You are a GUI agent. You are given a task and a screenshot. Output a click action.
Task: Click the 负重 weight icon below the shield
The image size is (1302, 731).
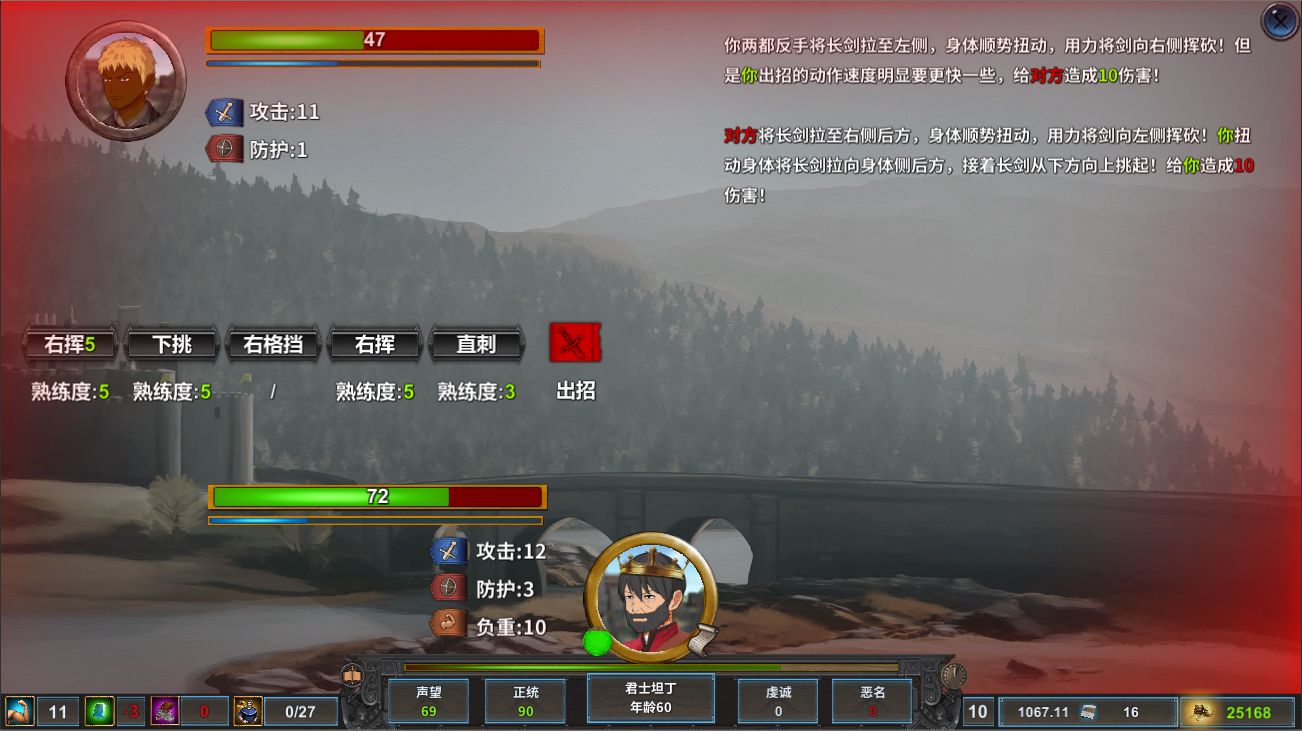point(449,624)
